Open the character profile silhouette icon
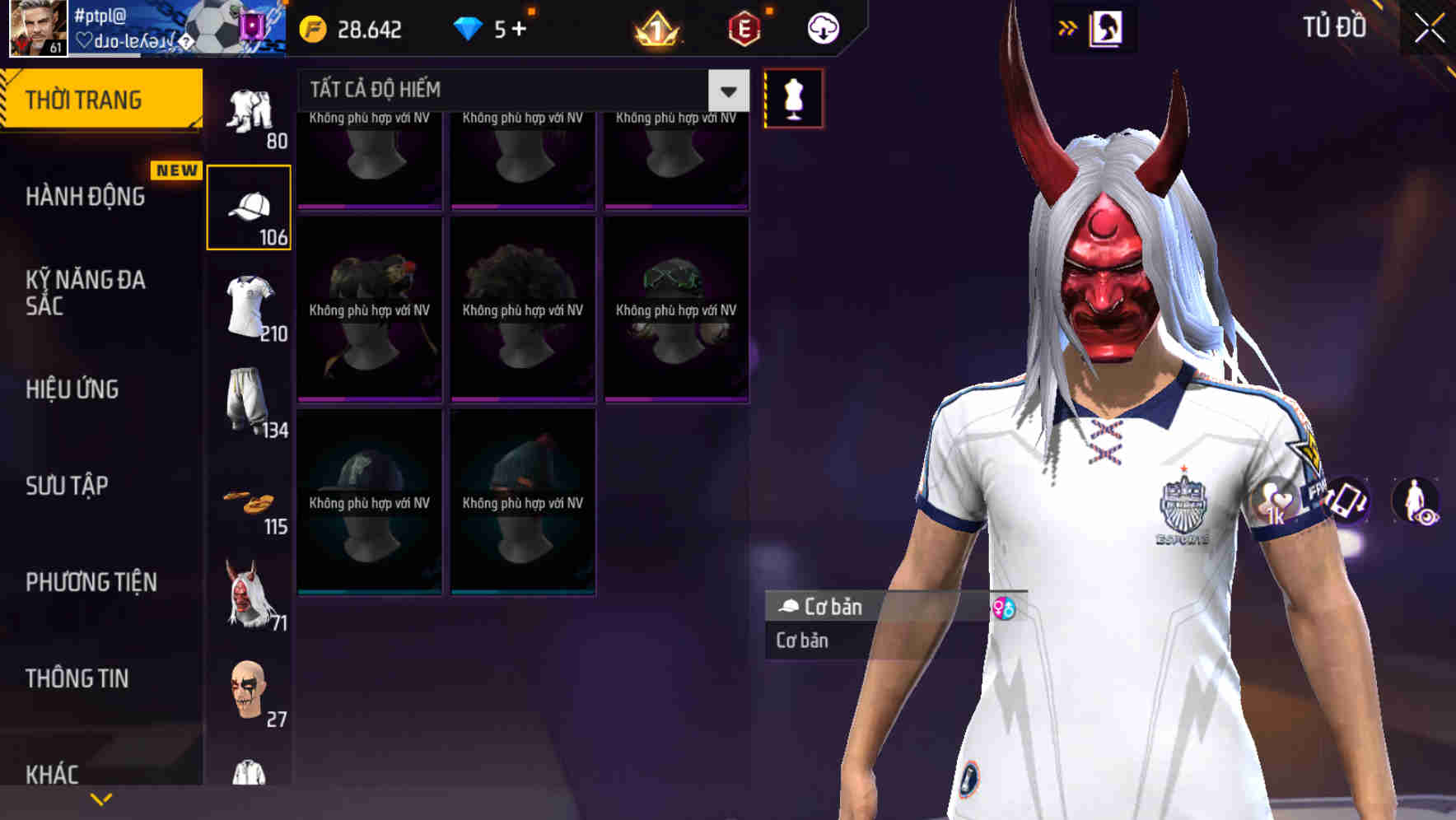The height and width of the screenshot is (820, 1456). pyautogui.click(x=1106, y=27)
